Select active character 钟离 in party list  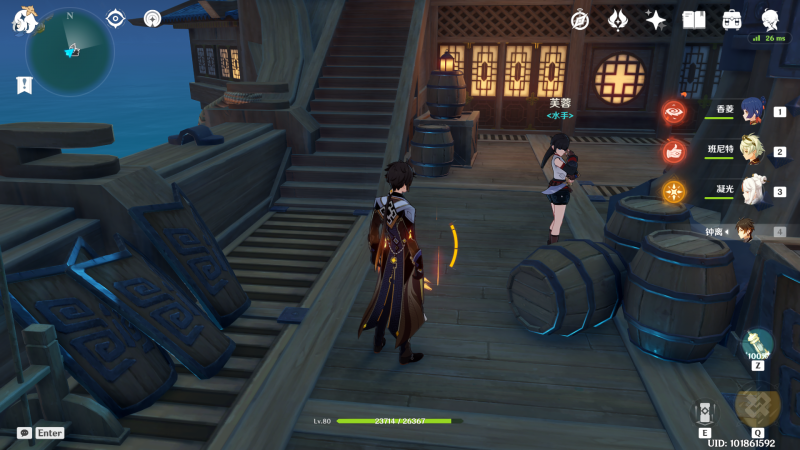pos(744,231)
